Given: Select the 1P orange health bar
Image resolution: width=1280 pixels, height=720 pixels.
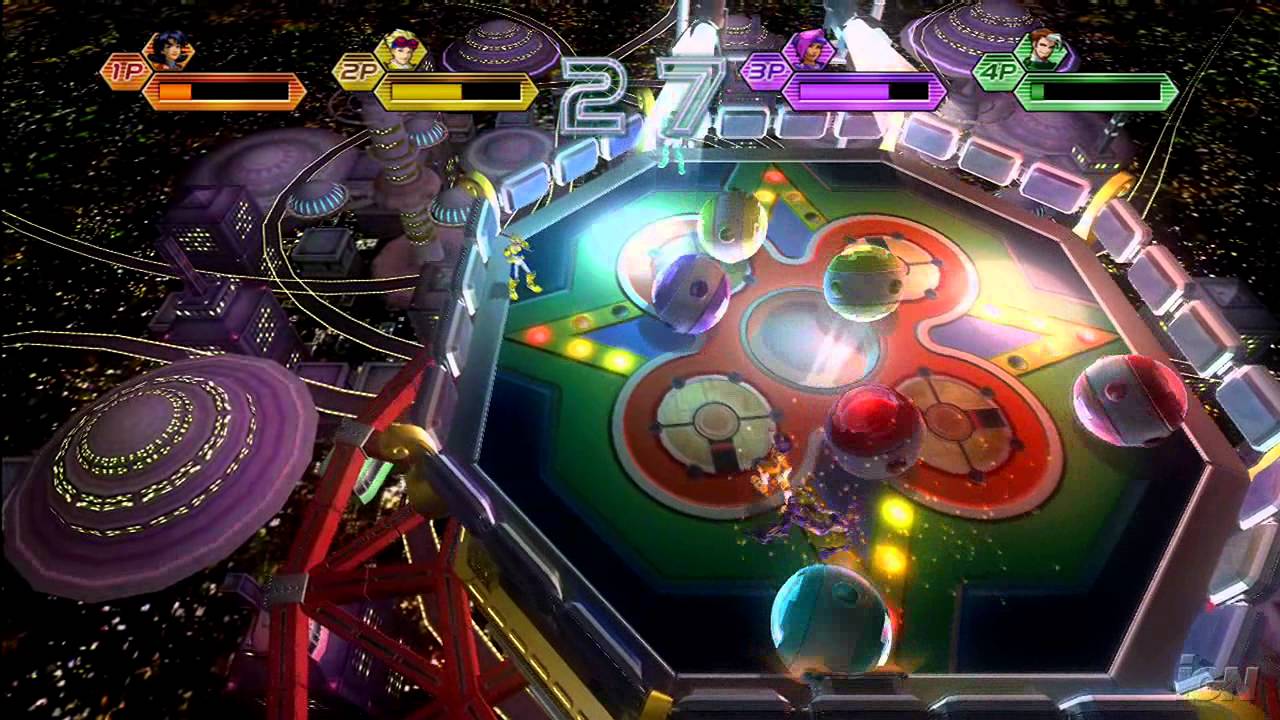Looking at the screenshot, I should coord(225,88).
